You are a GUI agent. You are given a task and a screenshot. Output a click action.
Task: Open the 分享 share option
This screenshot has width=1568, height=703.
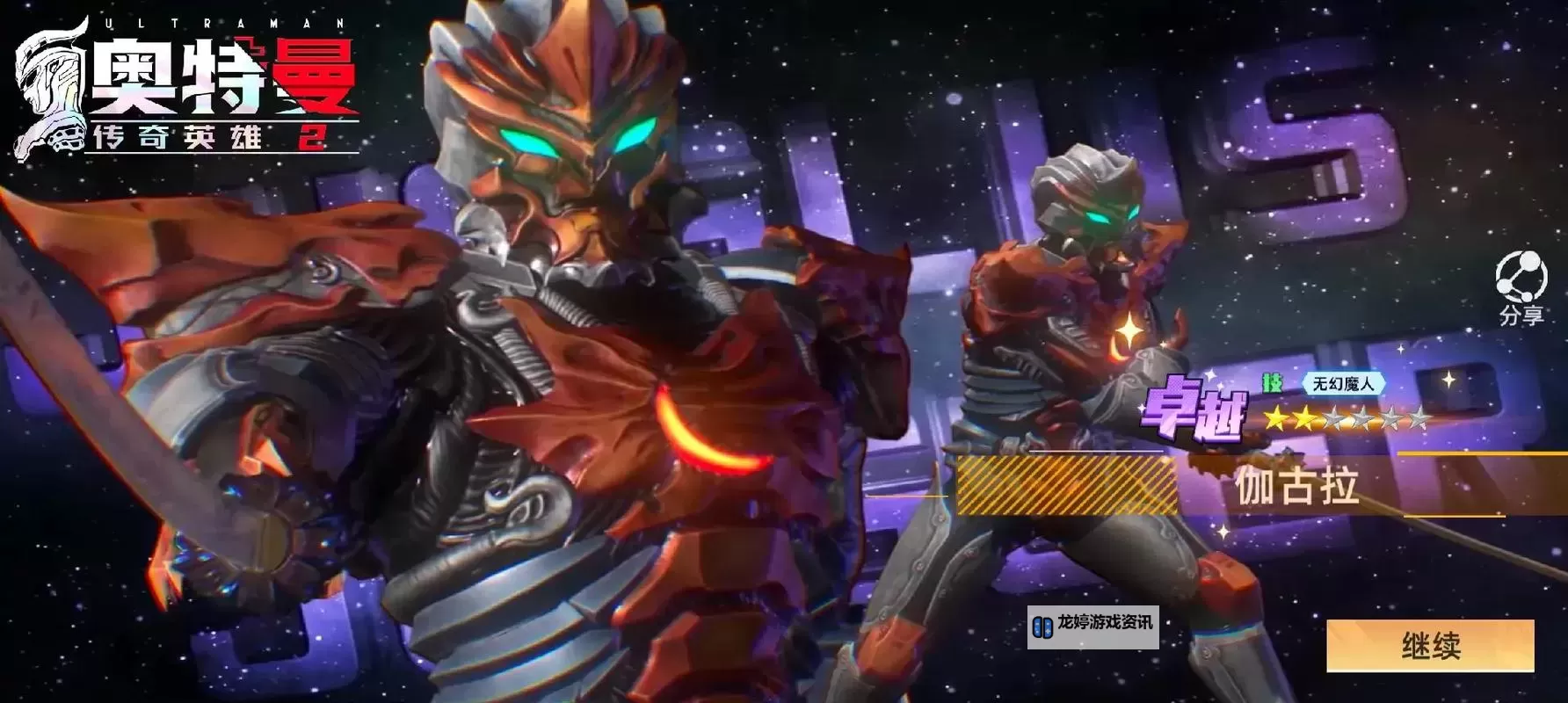tap(1521, 286)
